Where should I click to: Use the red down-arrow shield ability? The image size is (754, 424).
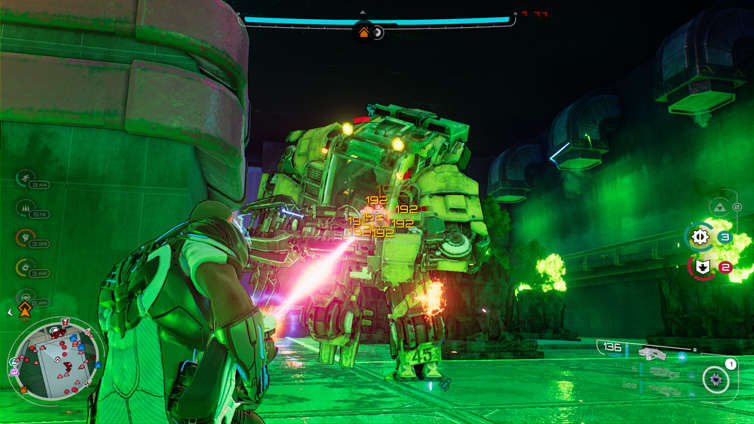pyautogui.click(x=703, y=267)
